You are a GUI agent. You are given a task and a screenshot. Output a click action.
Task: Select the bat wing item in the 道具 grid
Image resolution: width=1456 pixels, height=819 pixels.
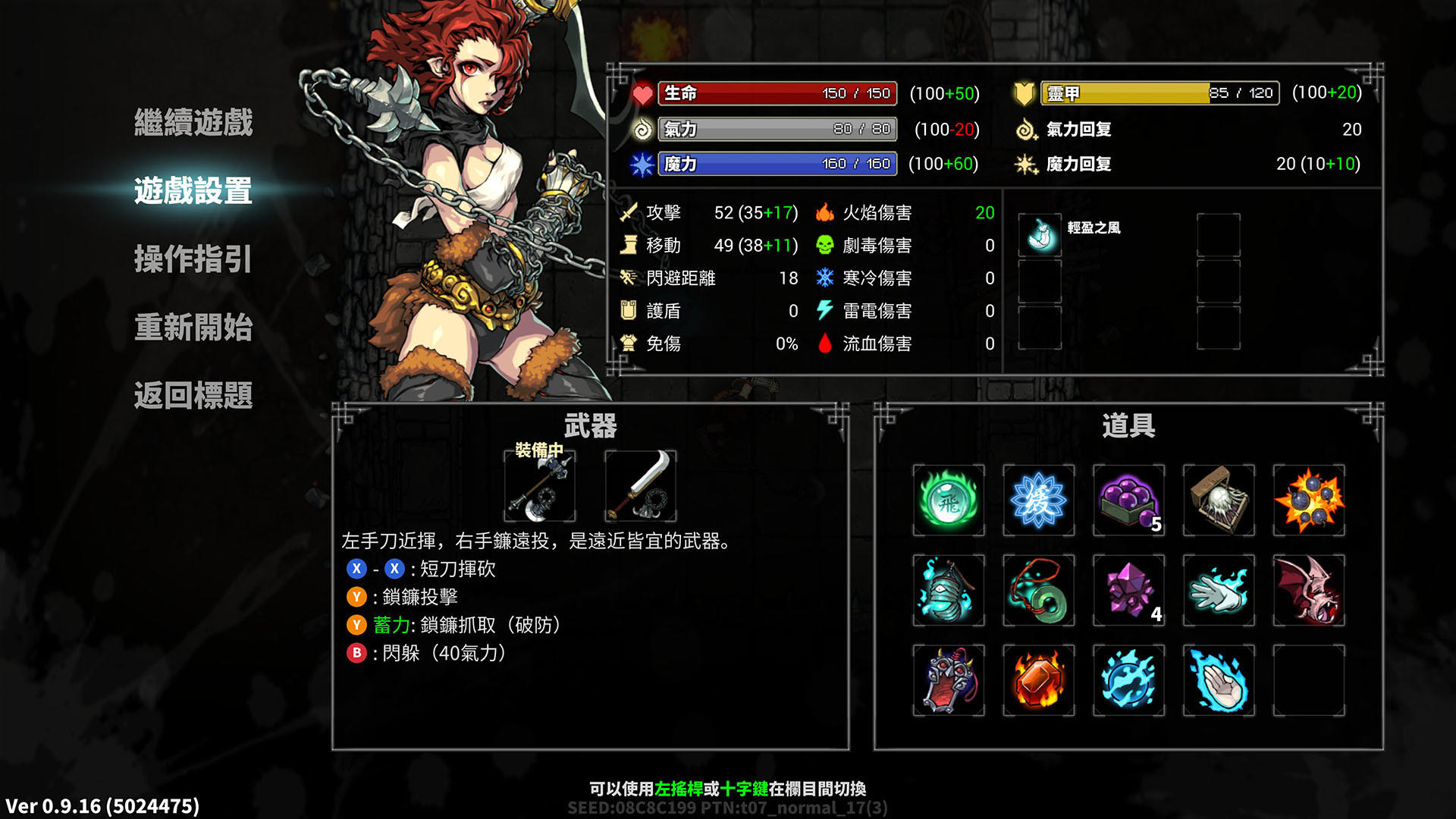1310,590
